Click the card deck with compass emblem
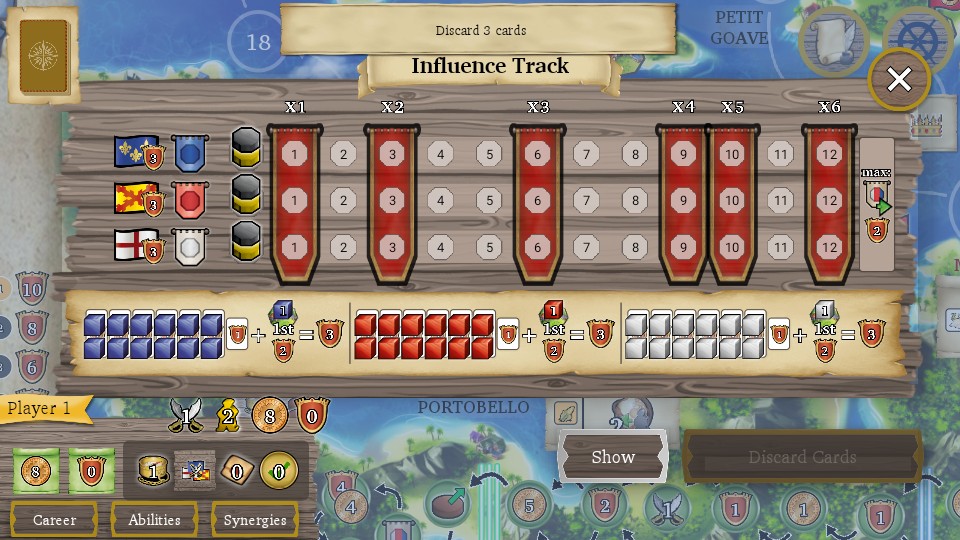960x540 pixels. click(x=44, y=54)
